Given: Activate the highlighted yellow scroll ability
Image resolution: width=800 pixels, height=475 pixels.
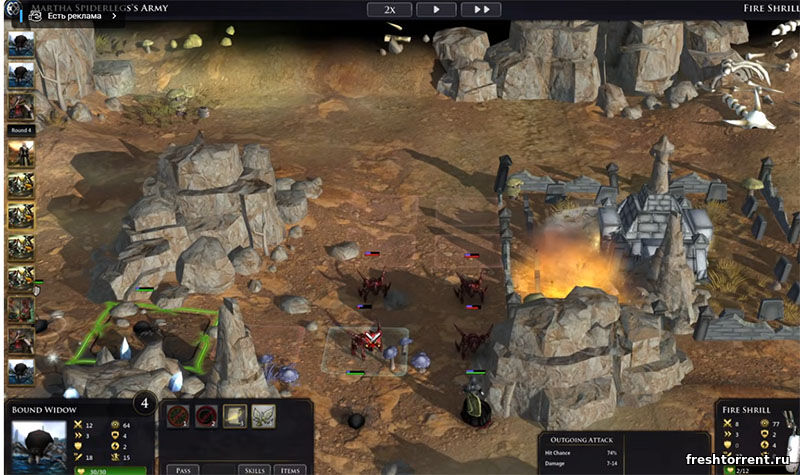Looking at the screenshot, I should [x=235, y=416].
